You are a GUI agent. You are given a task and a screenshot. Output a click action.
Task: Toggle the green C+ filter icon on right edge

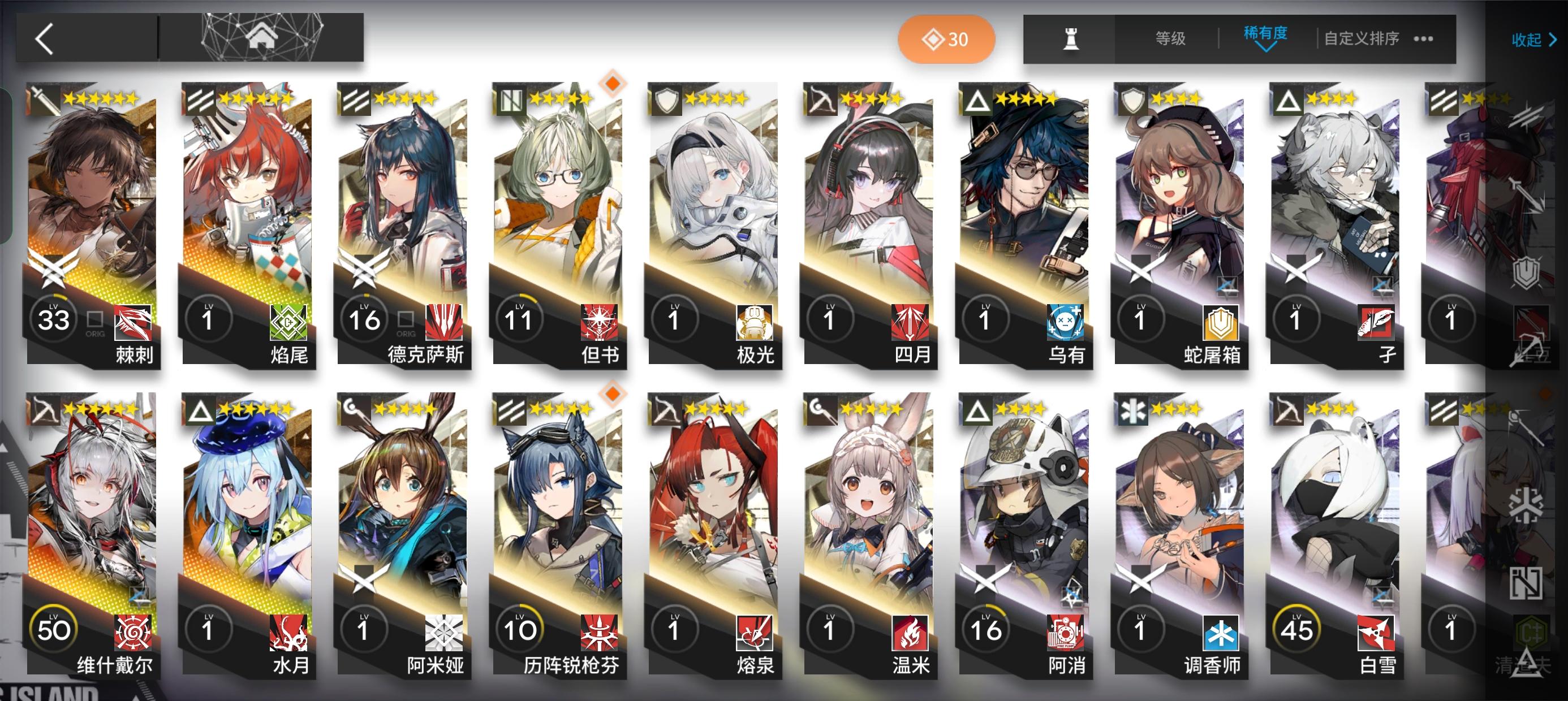pos(1532,633)
